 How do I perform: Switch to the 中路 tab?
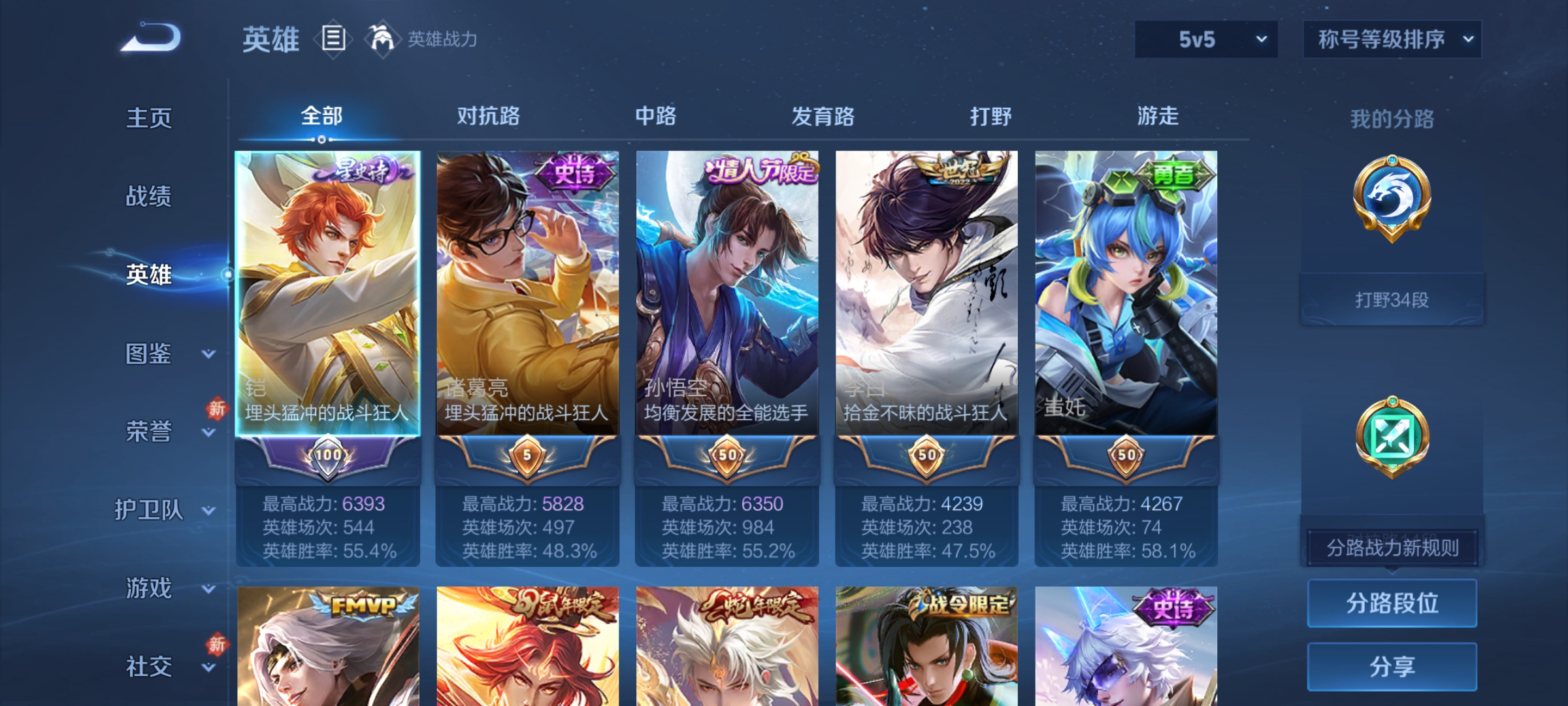(655, 116)
